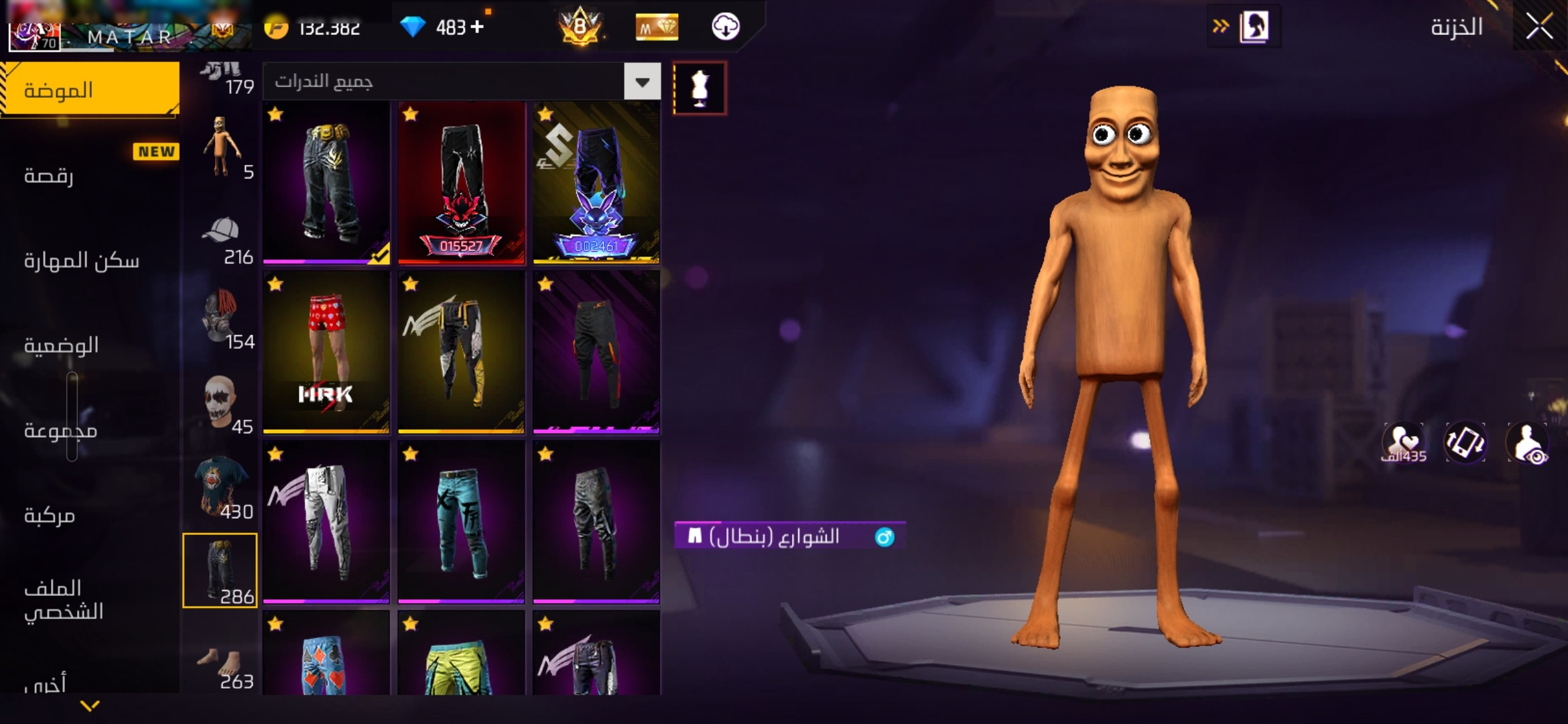Select the bare feet shoes category

221,664
